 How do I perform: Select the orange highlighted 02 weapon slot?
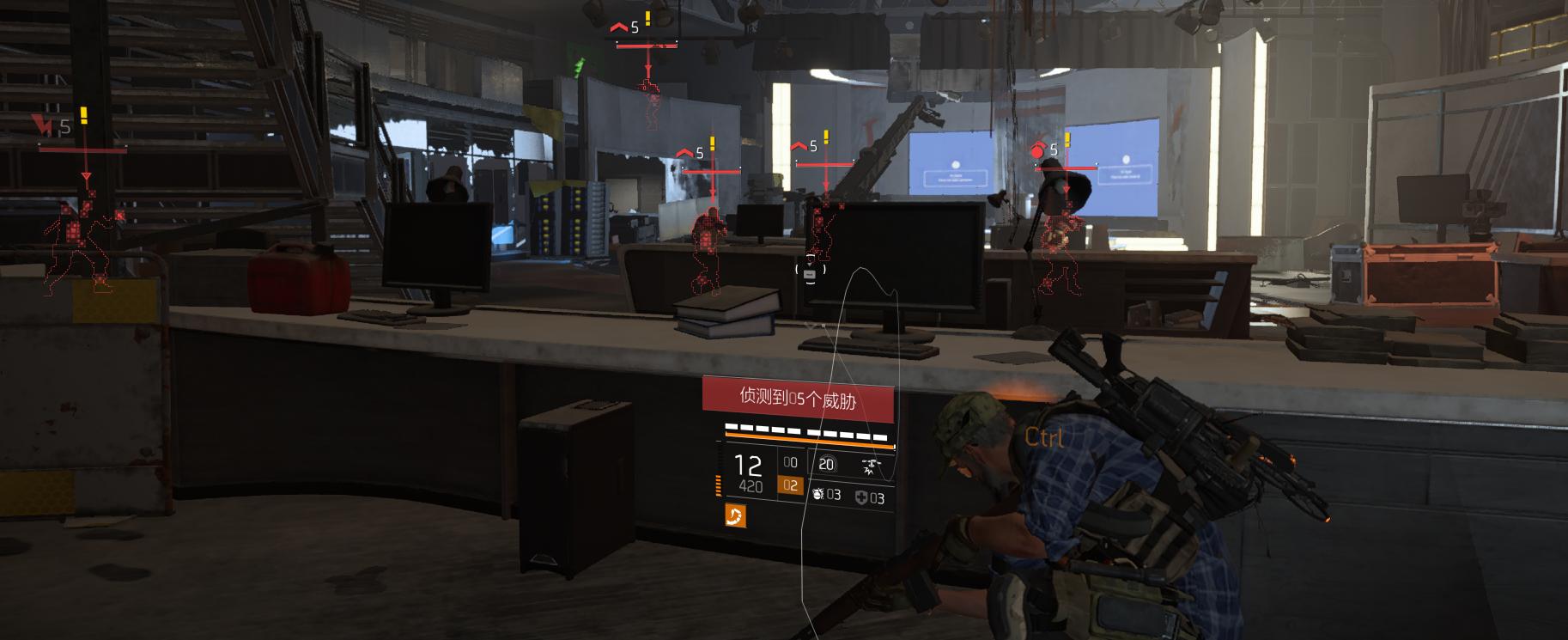790,485
